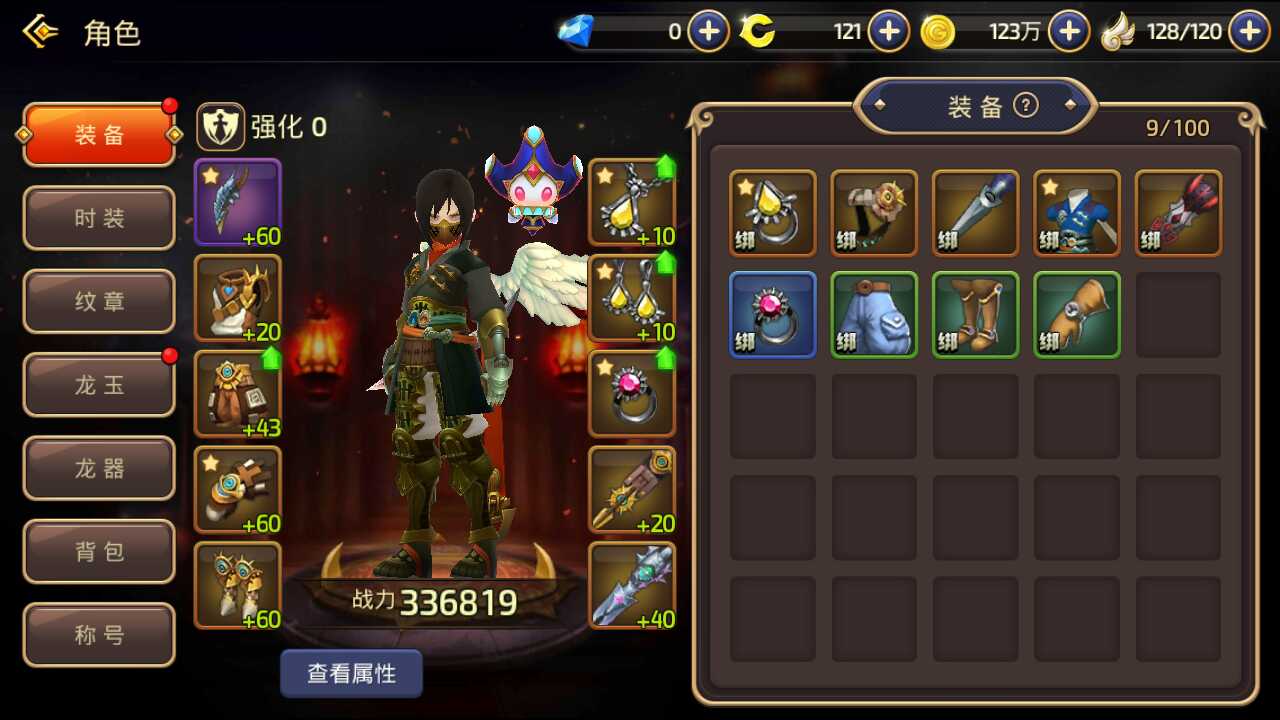
Task: Click the 查看属性 button
Action: pyautogui.click(x=351, y=674)
